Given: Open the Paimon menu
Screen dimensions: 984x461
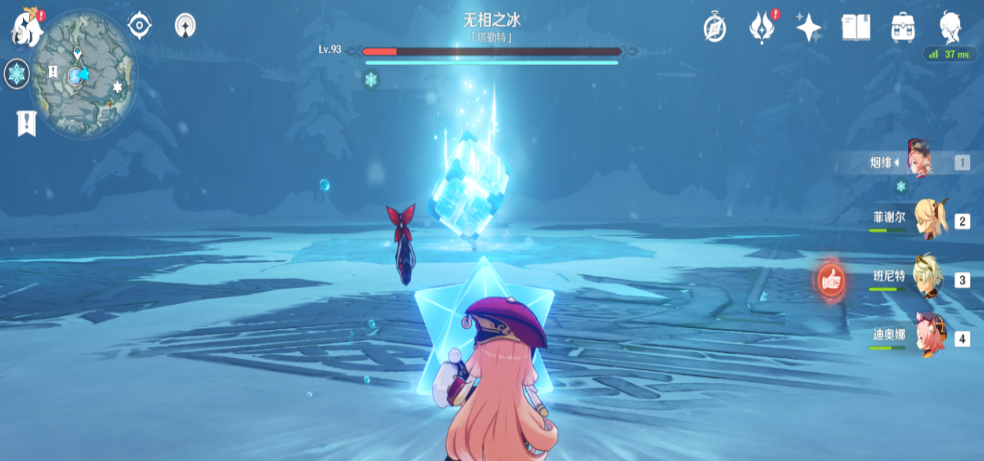Looking at the screenshot, I should (x=26, y=27).
